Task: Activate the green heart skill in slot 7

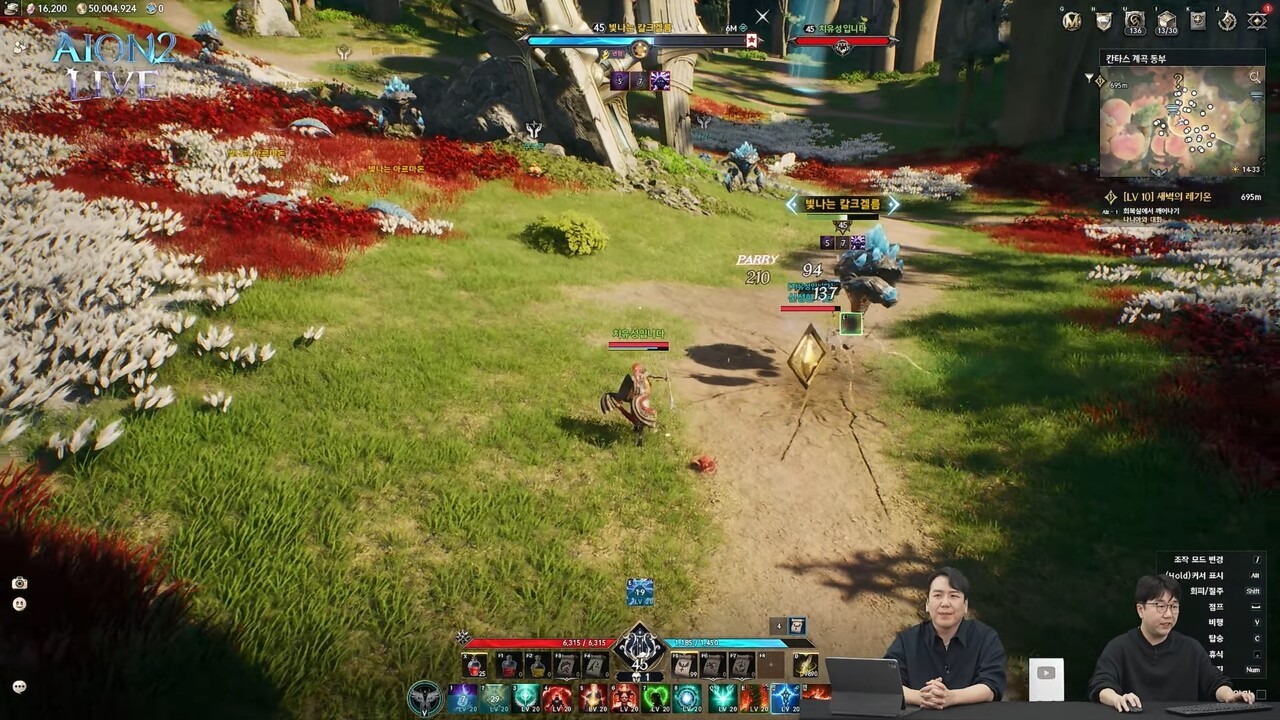Action: (x=656, y=696)
